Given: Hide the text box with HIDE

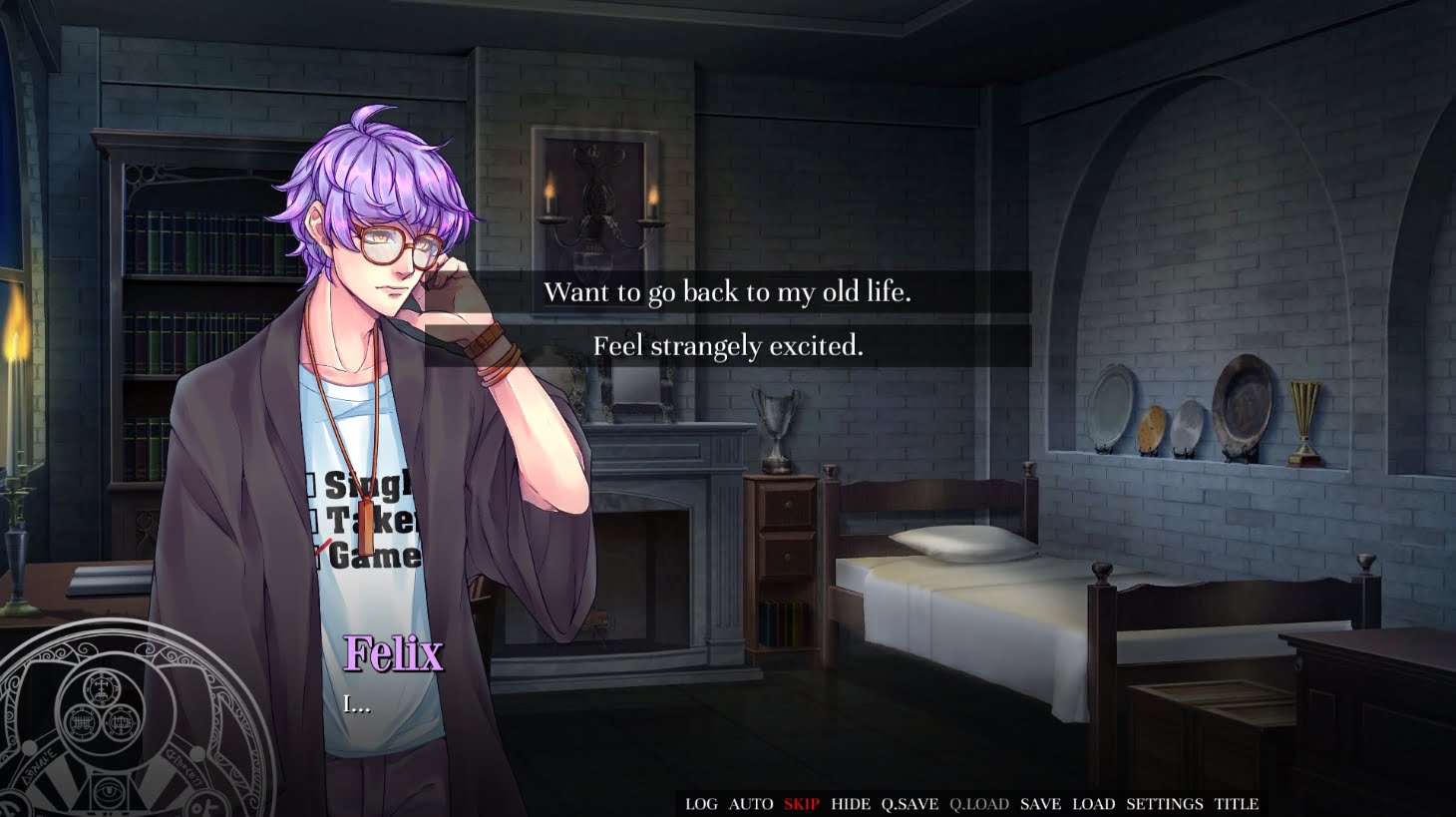Looking at the screenshot, I should (x=851, y=804).
